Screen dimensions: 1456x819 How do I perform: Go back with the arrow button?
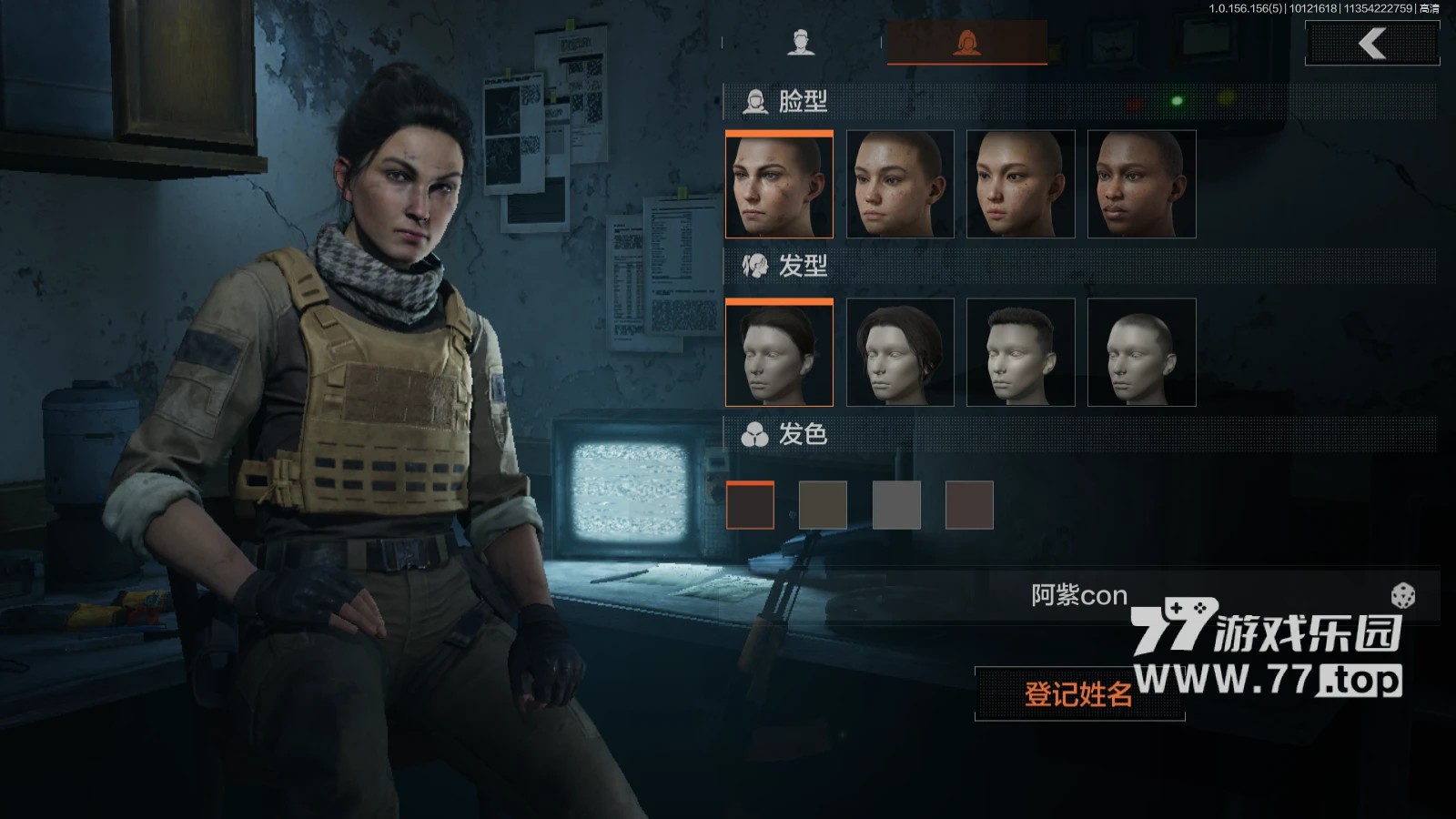coord(1372,44)
